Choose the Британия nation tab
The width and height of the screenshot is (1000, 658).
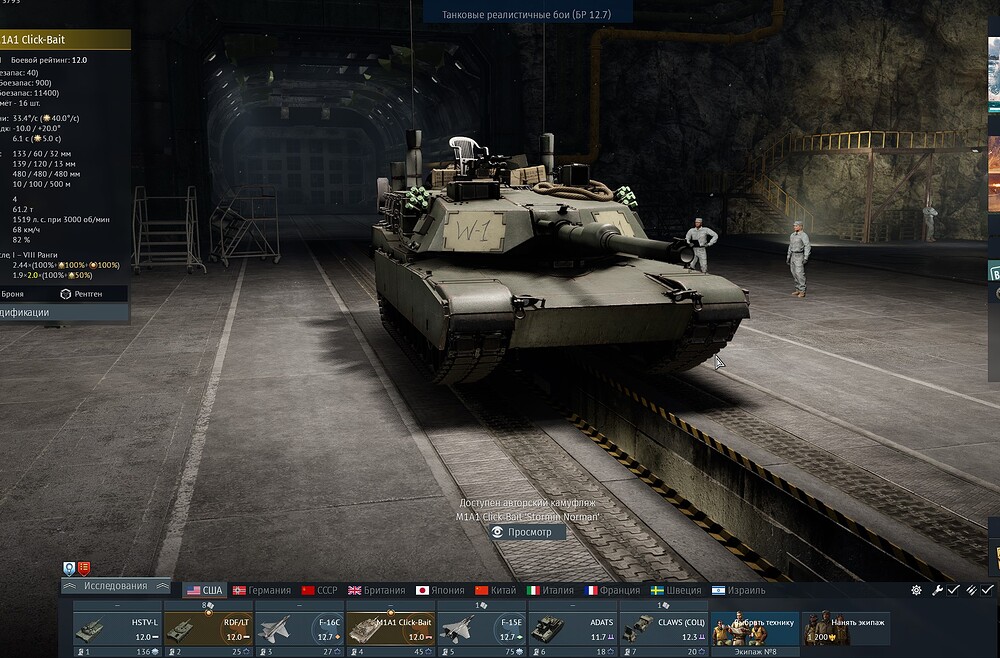[x=377, y=591]
